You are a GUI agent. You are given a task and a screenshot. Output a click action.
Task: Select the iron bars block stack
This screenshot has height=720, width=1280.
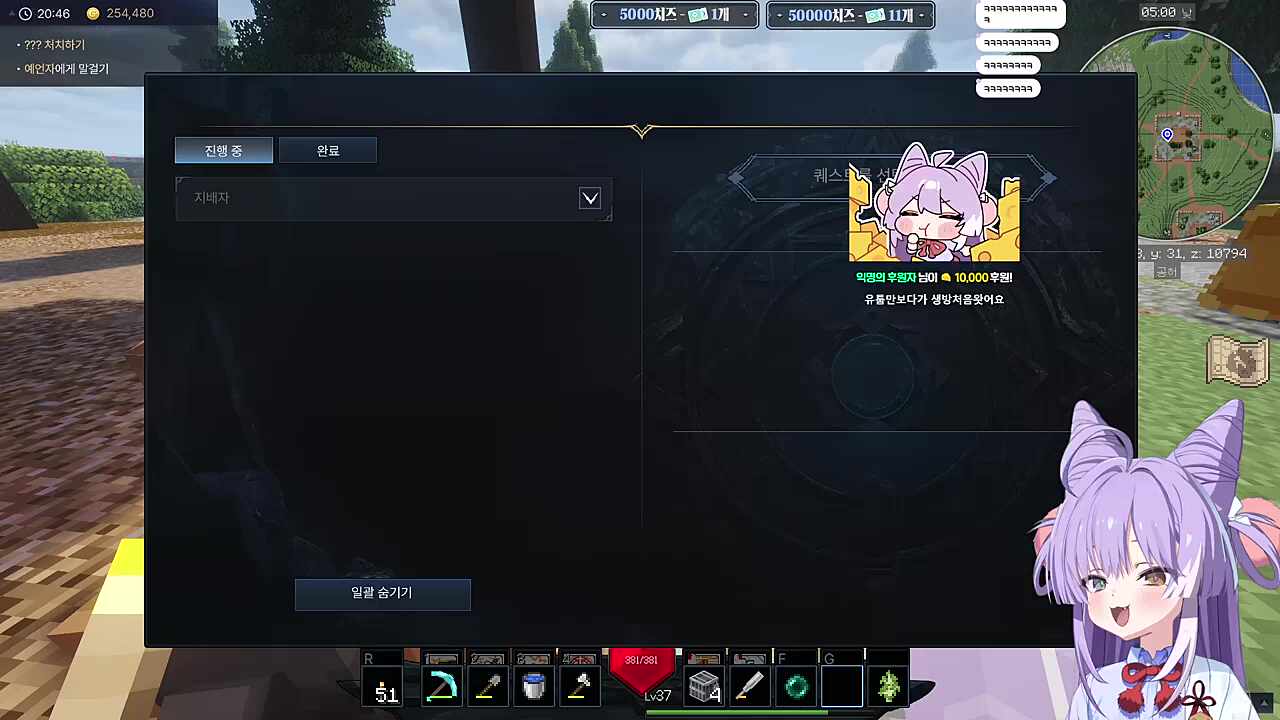pos(704,687)
